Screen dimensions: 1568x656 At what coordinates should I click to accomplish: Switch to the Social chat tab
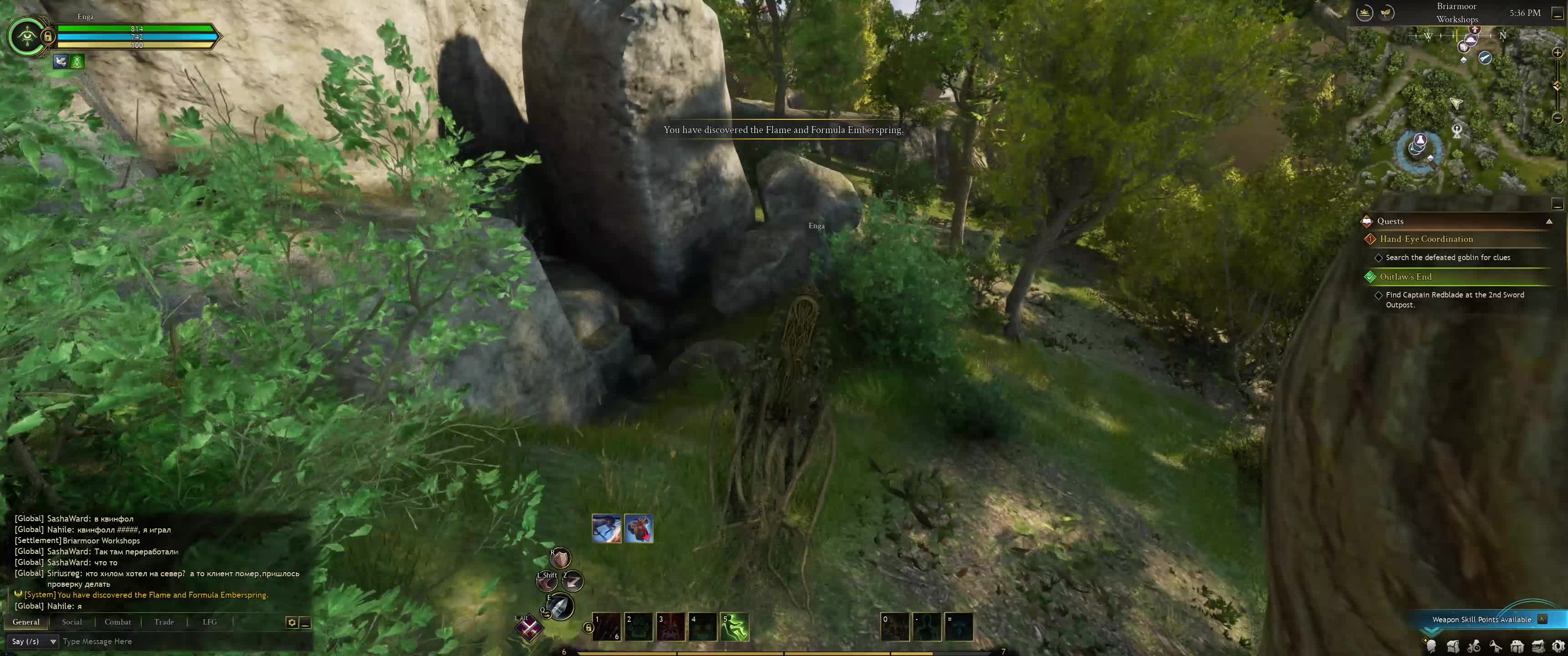(x=72, y=622)
